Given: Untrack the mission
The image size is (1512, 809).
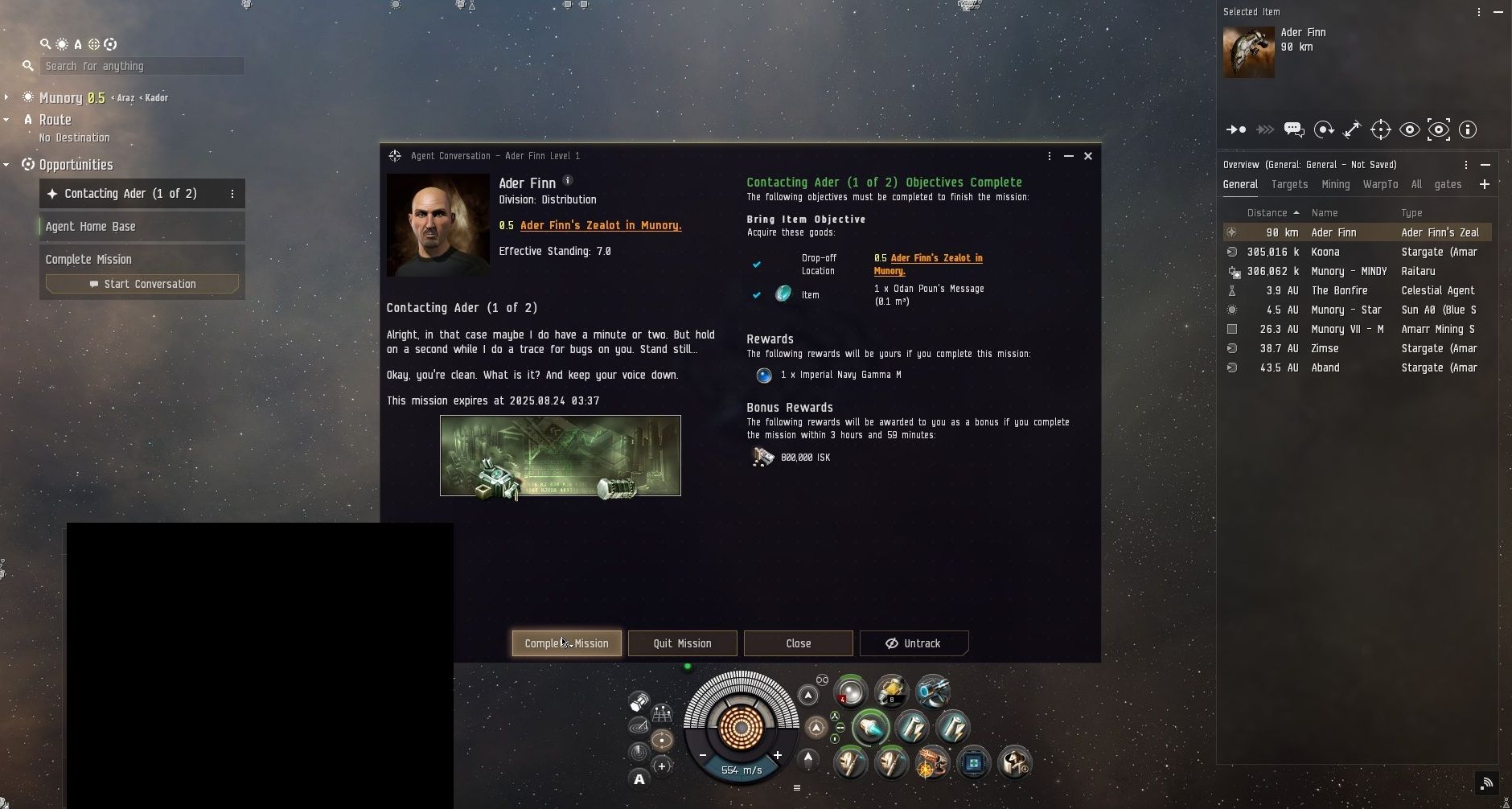Looking at the screenshot, I should pyautogui.click(x=914, y=643).
